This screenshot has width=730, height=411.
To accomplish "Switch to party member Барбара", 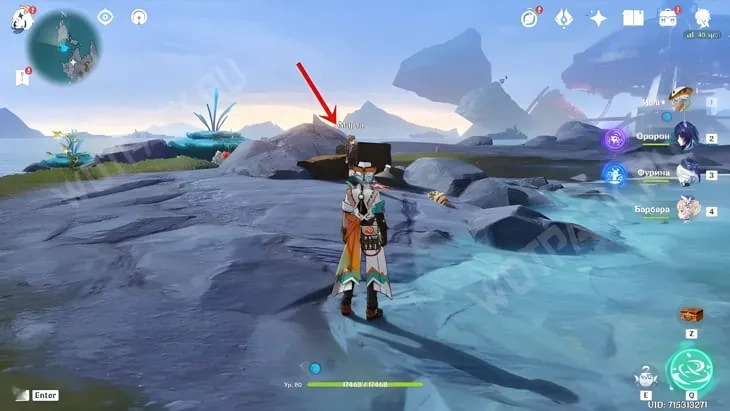I will pyautogui.click(x=686, y=209).
